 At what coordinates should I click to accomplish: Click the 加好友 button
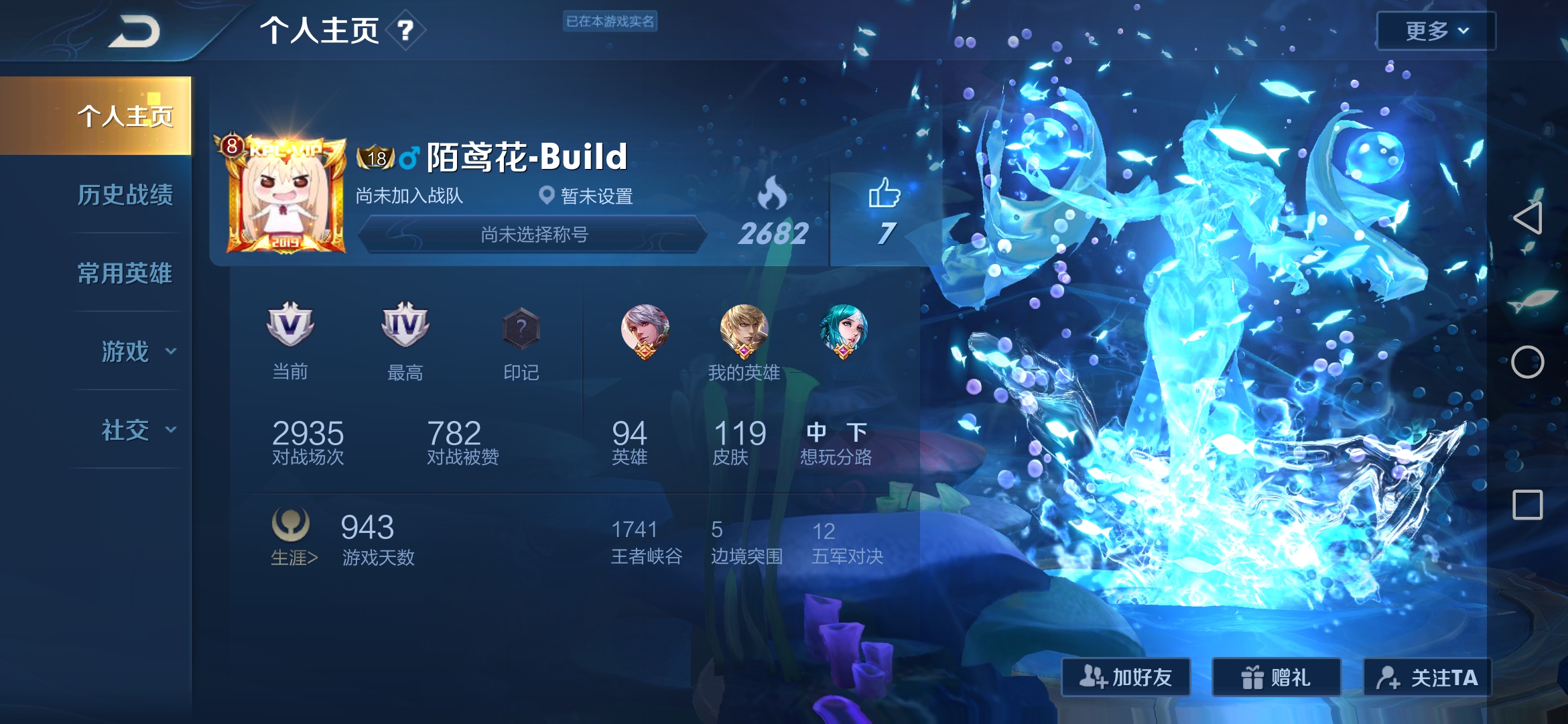pos(1125,678)
